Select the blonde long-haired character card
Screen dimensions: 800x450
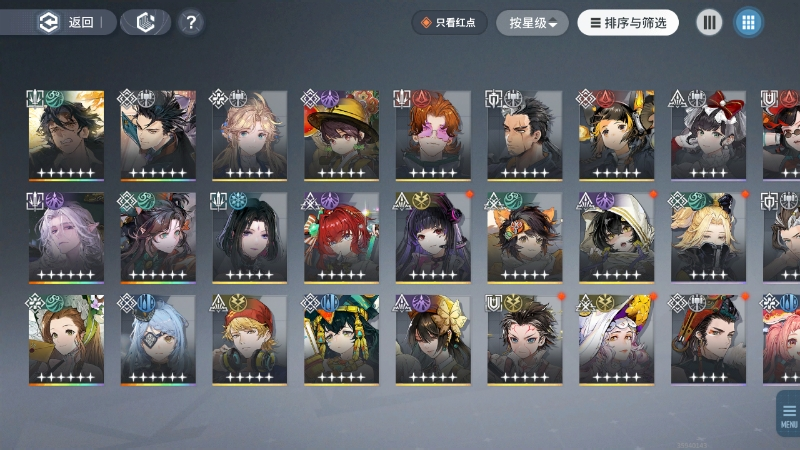[x=250, y=135]
